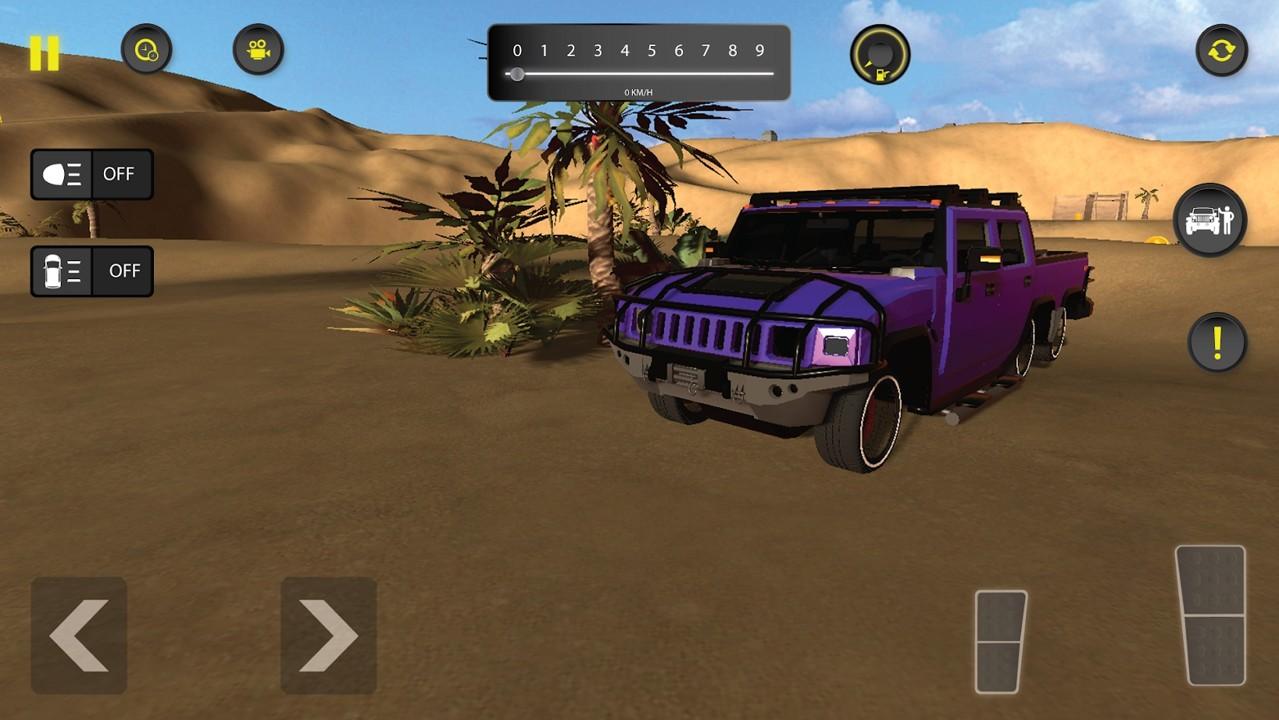Hit the brake pedal
The height and width of the screenshot is (720, 1279).
(1000, 641)
